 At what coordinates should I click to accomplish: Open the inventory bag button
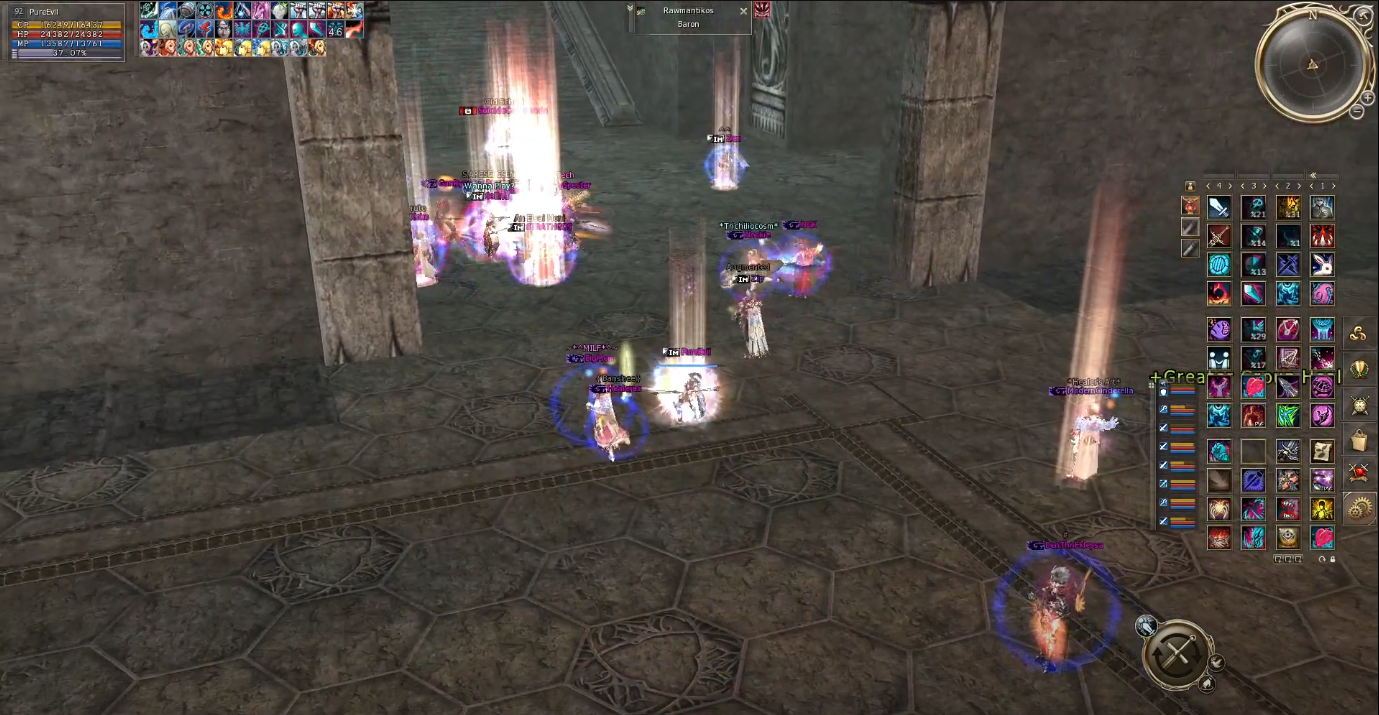tap(1359, 440)
